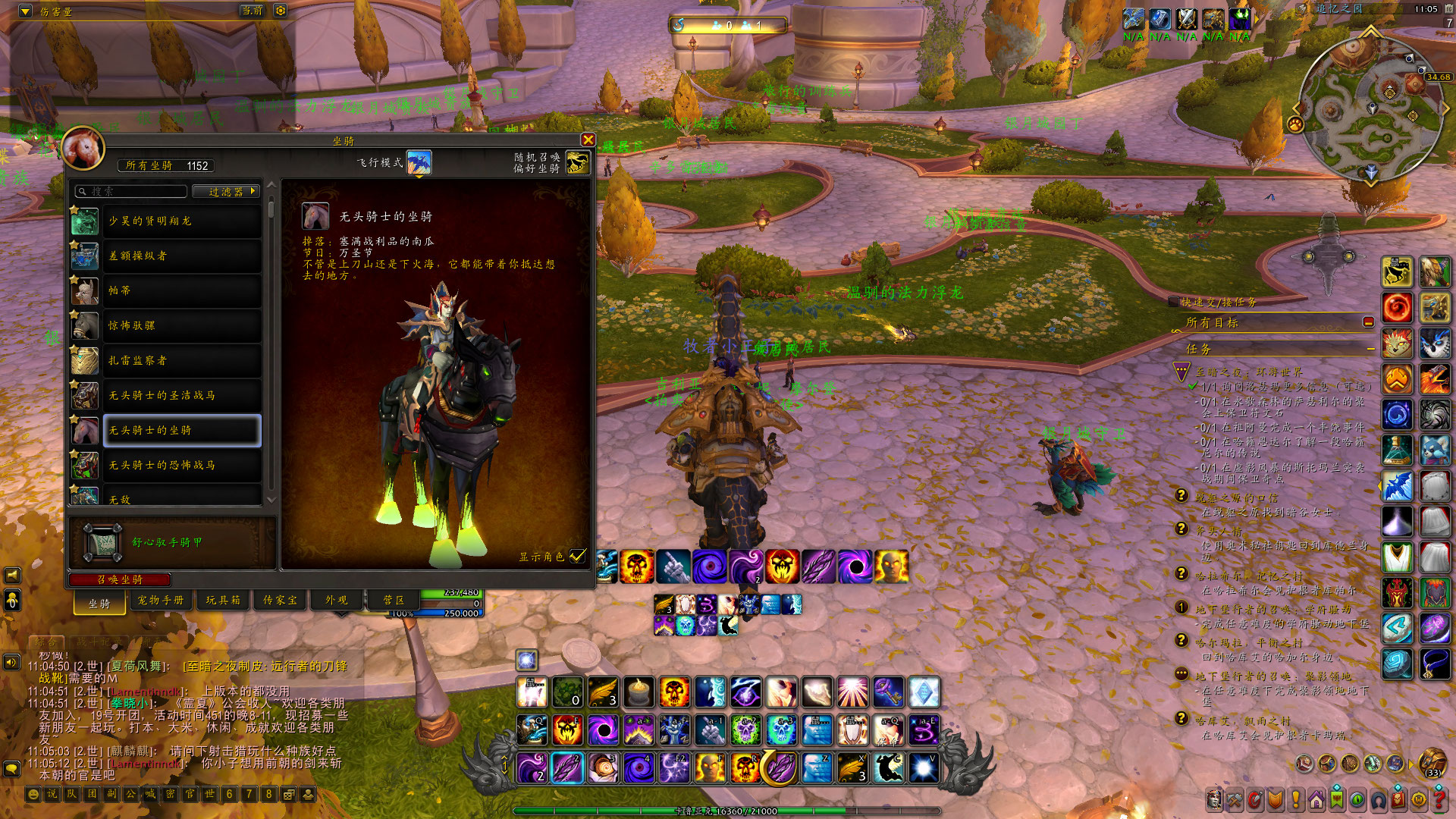Switch to the 宠物手册 tab
Image resolution: width=1456 pixels, height=819 pixels.
(160, 600)
